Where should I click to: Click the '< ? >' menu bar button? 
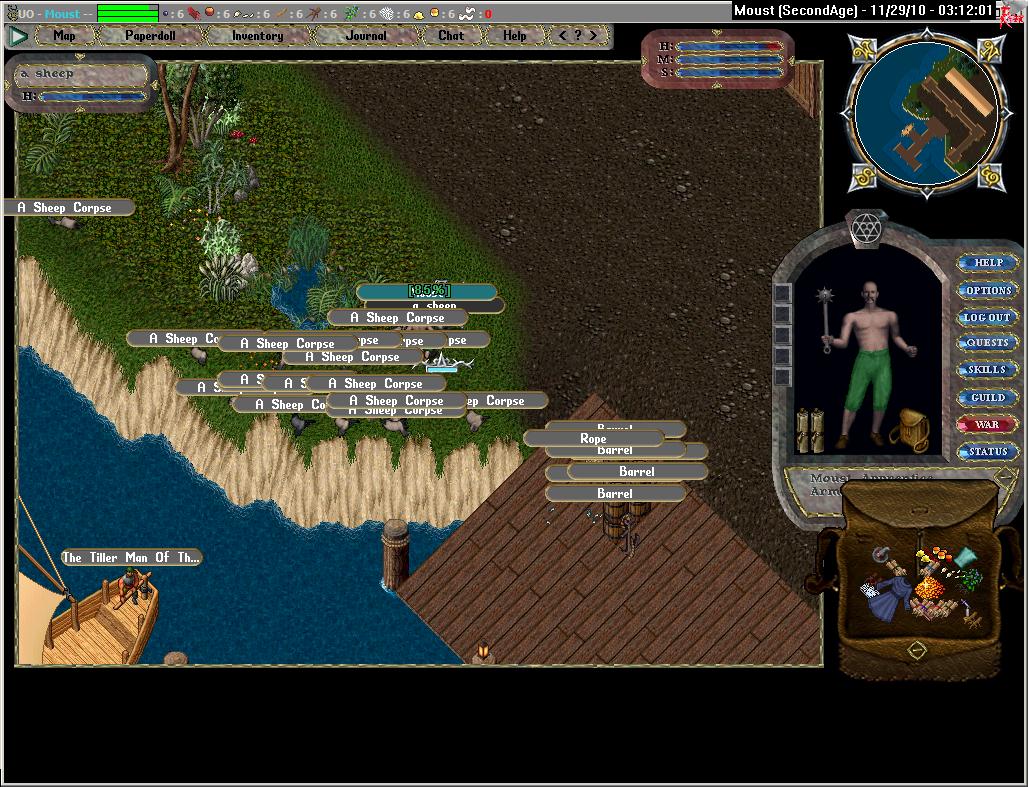point(578,36)
